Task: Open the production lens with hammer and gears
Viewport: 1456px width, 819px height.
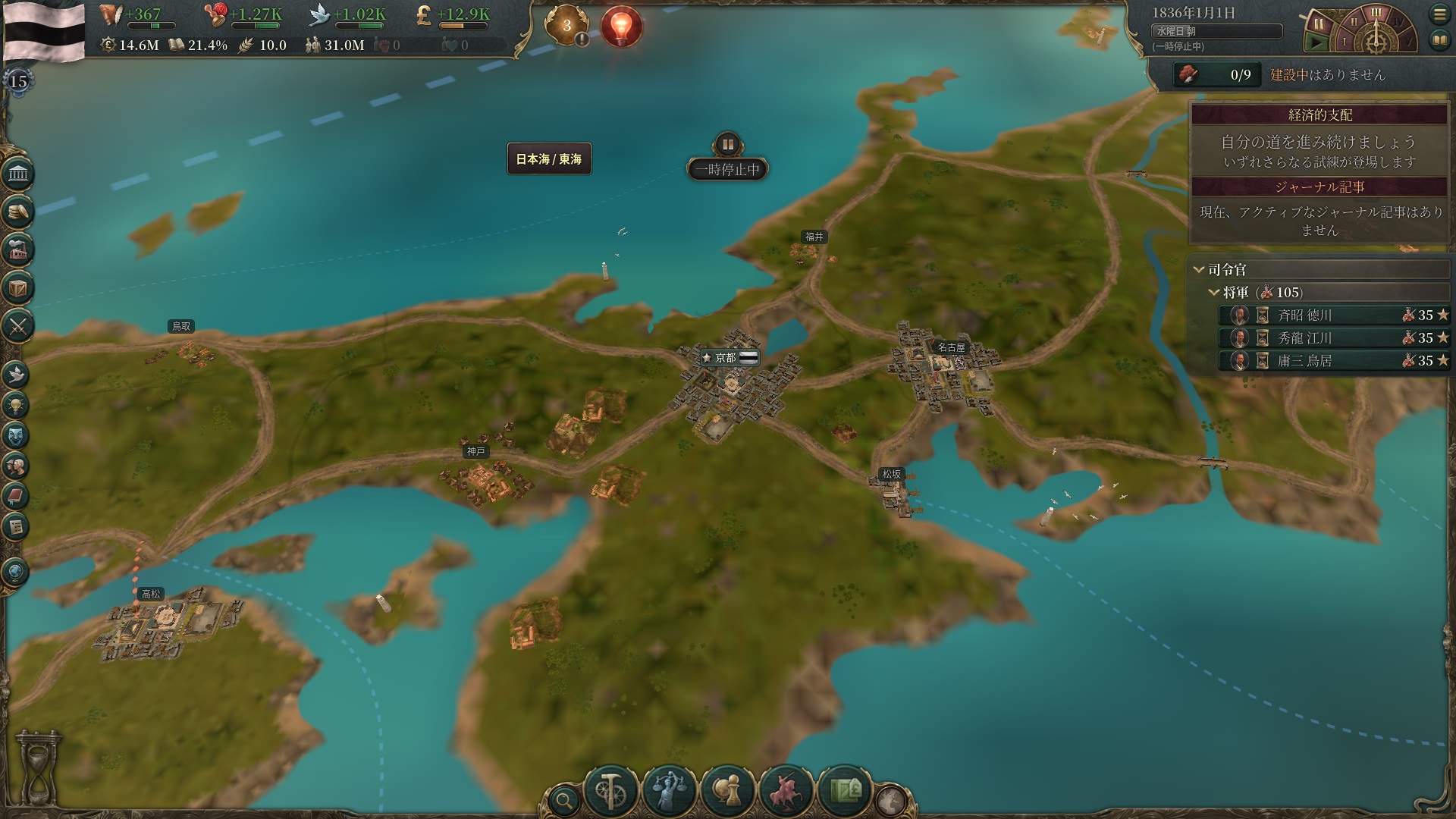Action: [610, 791]
